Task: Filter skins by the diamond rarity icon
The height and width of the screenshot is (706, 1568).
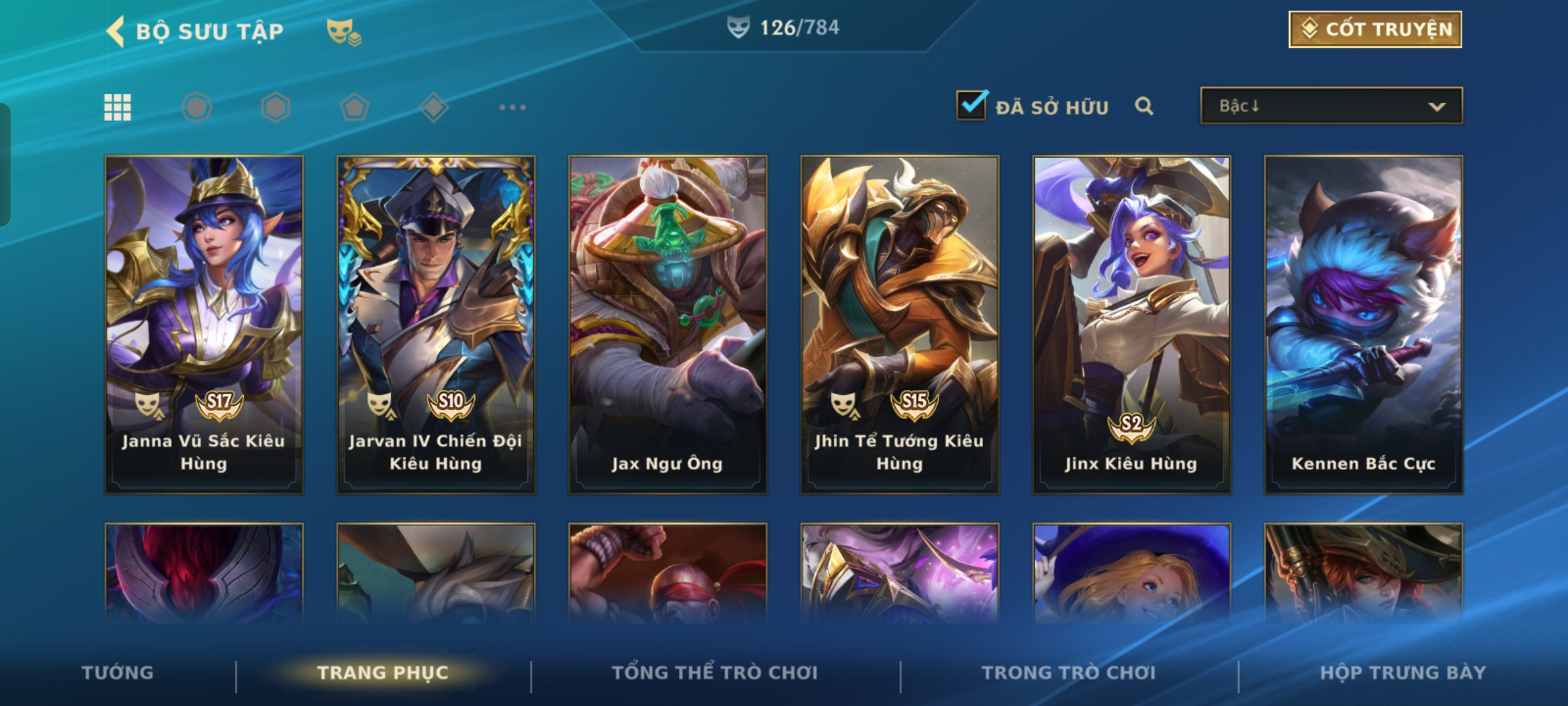Action: [434, 107]
